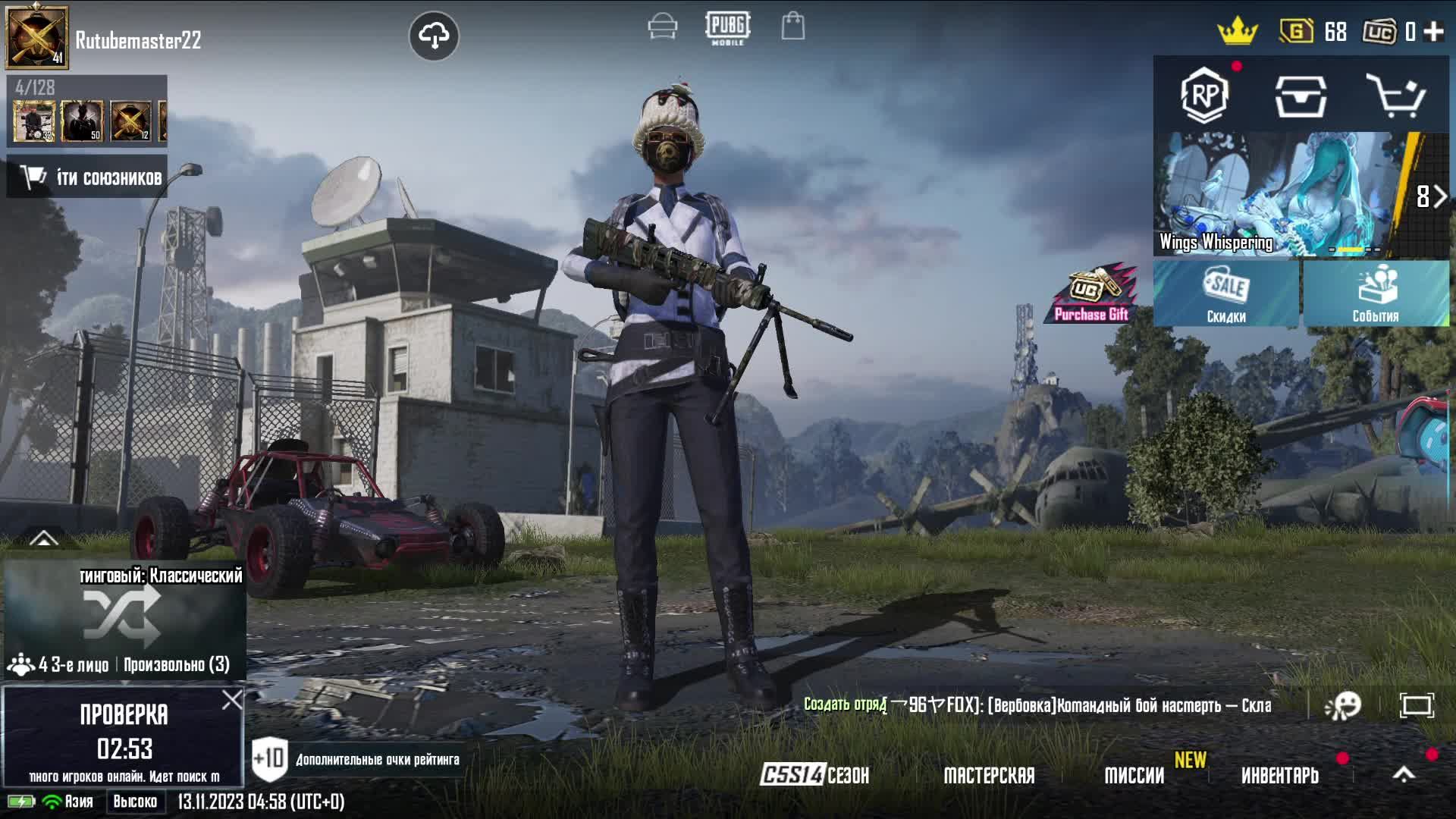Viewport: 1456px width, 819px height.
Task: Open the Missions (МИССИИ) menu
Action: click(x=1134, y=775)
